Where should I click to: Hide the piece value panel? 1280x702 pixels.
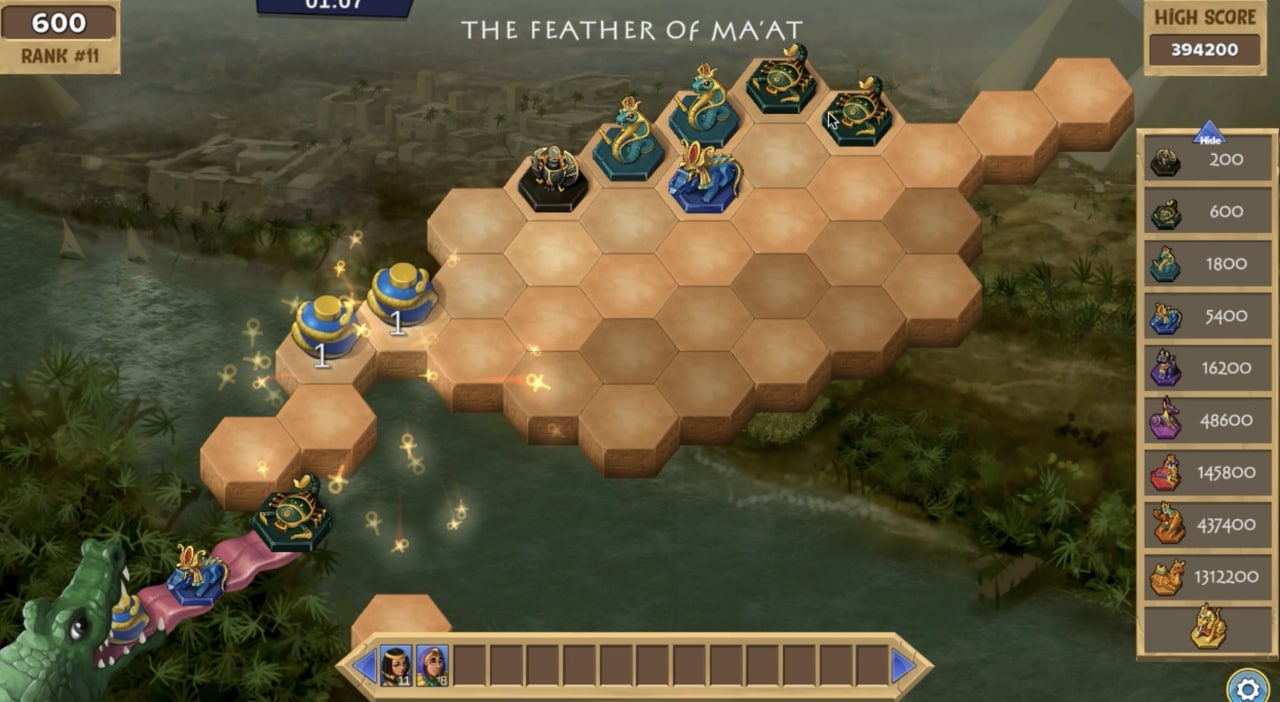pos(1209,133)
